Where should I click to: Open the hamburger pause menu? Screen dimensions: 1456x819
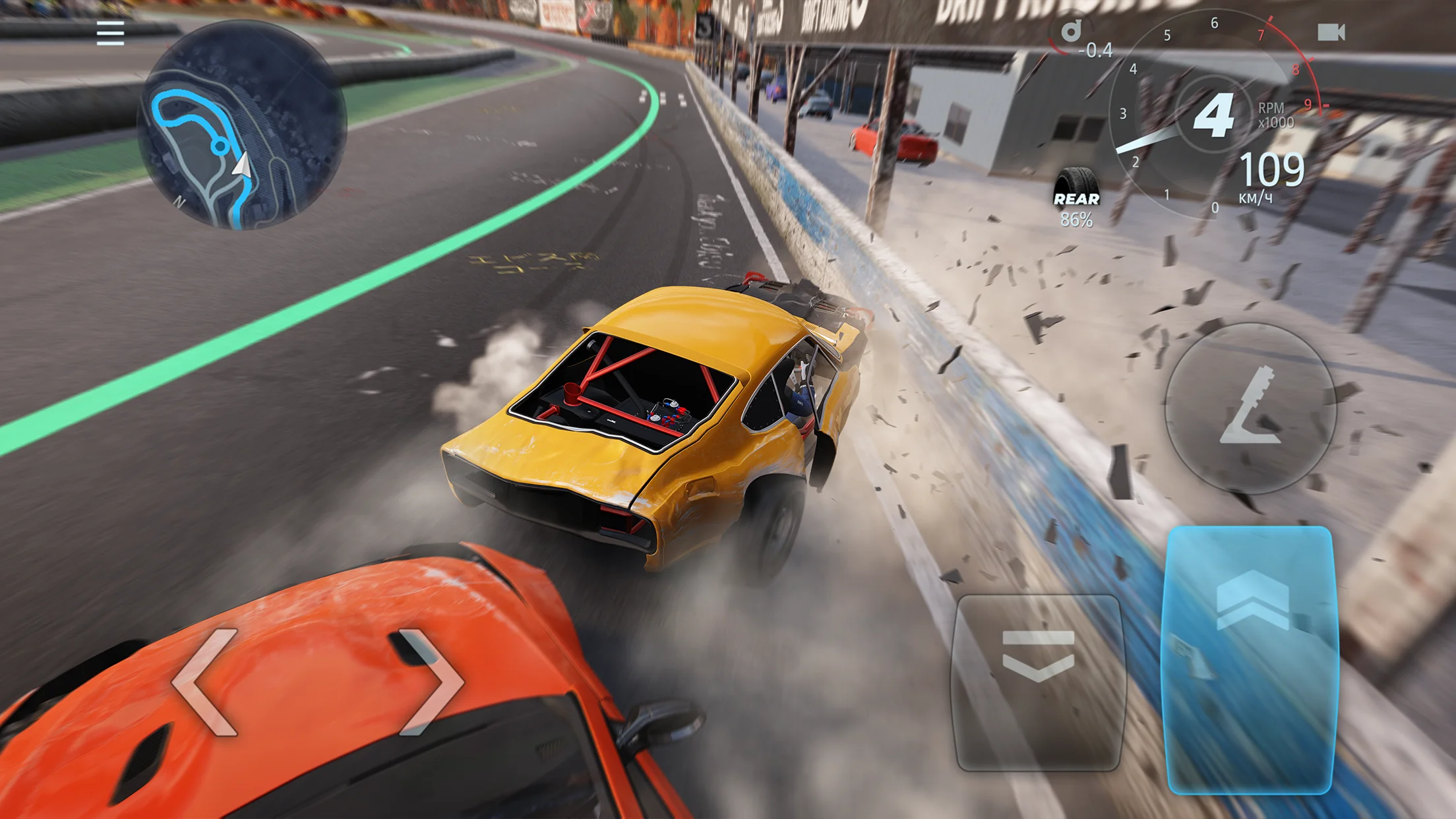click(x=110, y=33)
